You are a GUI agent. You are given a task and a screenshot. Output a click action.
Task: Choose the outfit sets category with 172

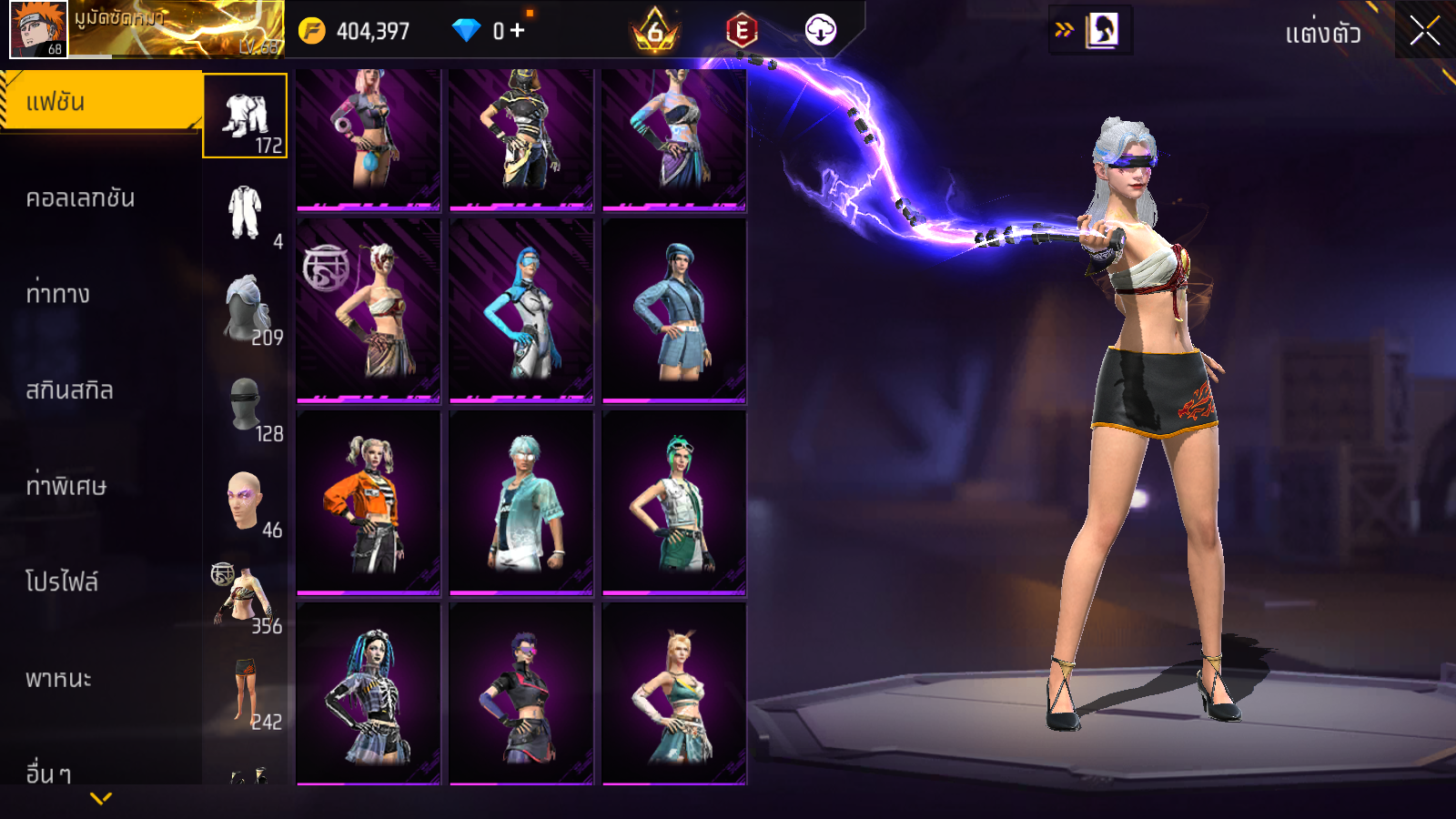[x=245, y=116]
